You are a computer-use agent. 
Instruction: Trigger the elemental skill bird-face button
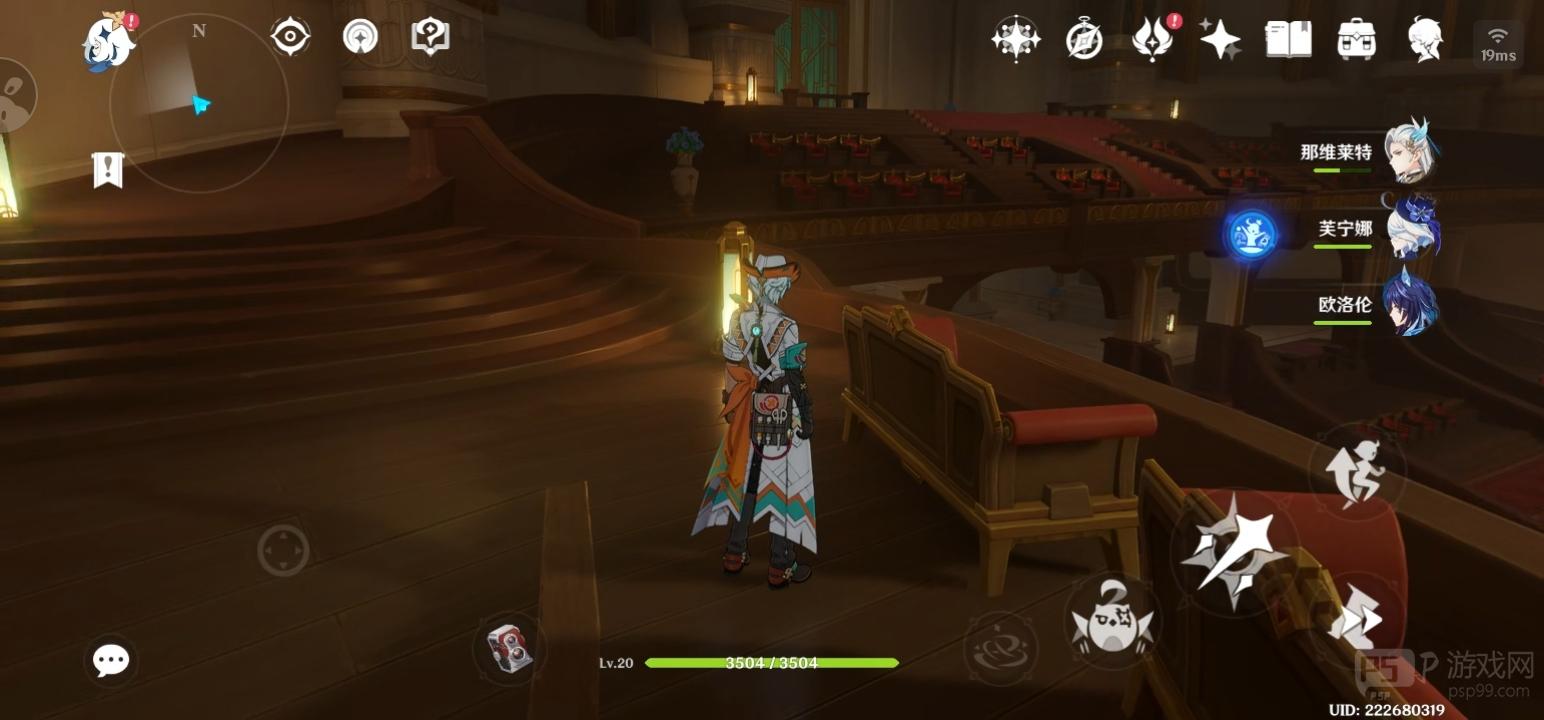click(1111, 620)
